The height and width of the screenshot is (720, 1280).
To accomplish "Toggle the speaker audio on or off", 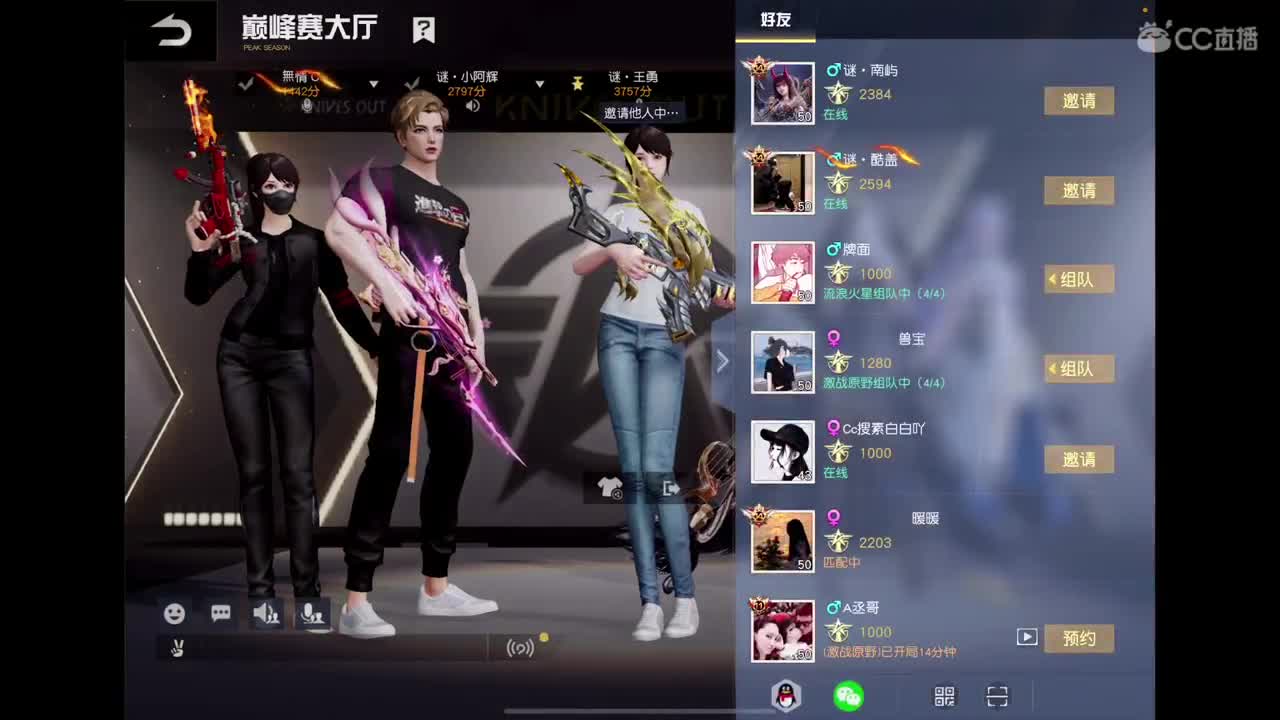I will pyautogui.click(x=266, y=614).
